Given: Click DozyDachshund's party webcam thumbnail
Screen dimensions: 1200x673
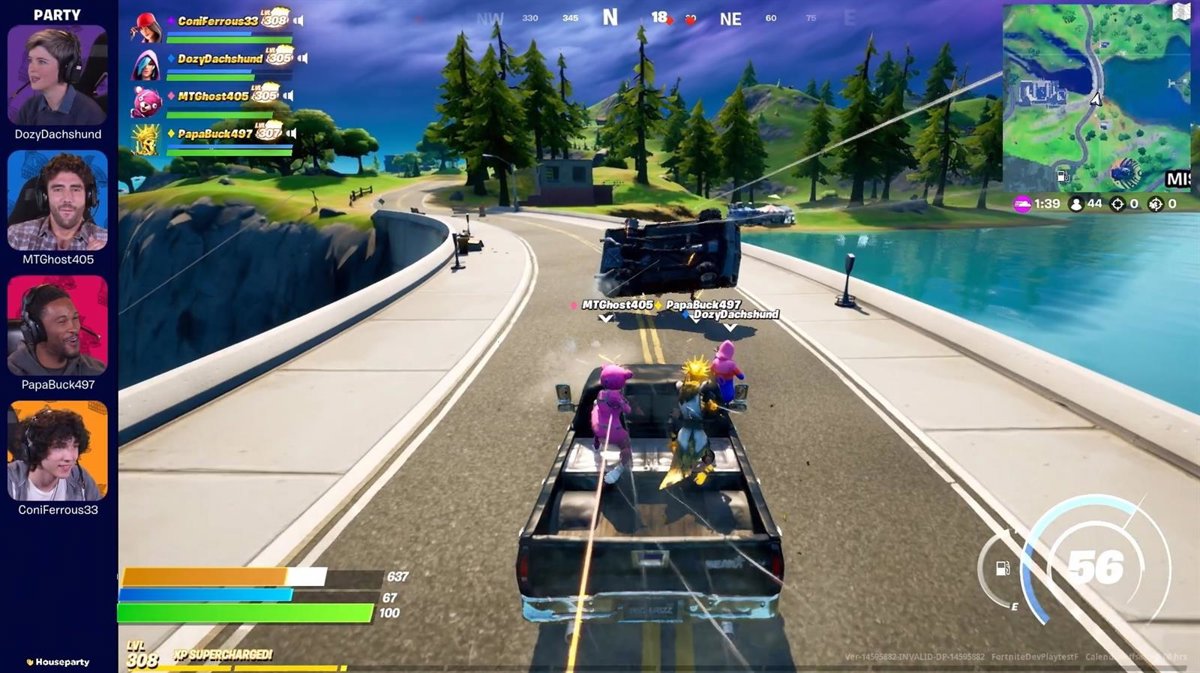Looking at the screenshot, I should click(58, 75).
